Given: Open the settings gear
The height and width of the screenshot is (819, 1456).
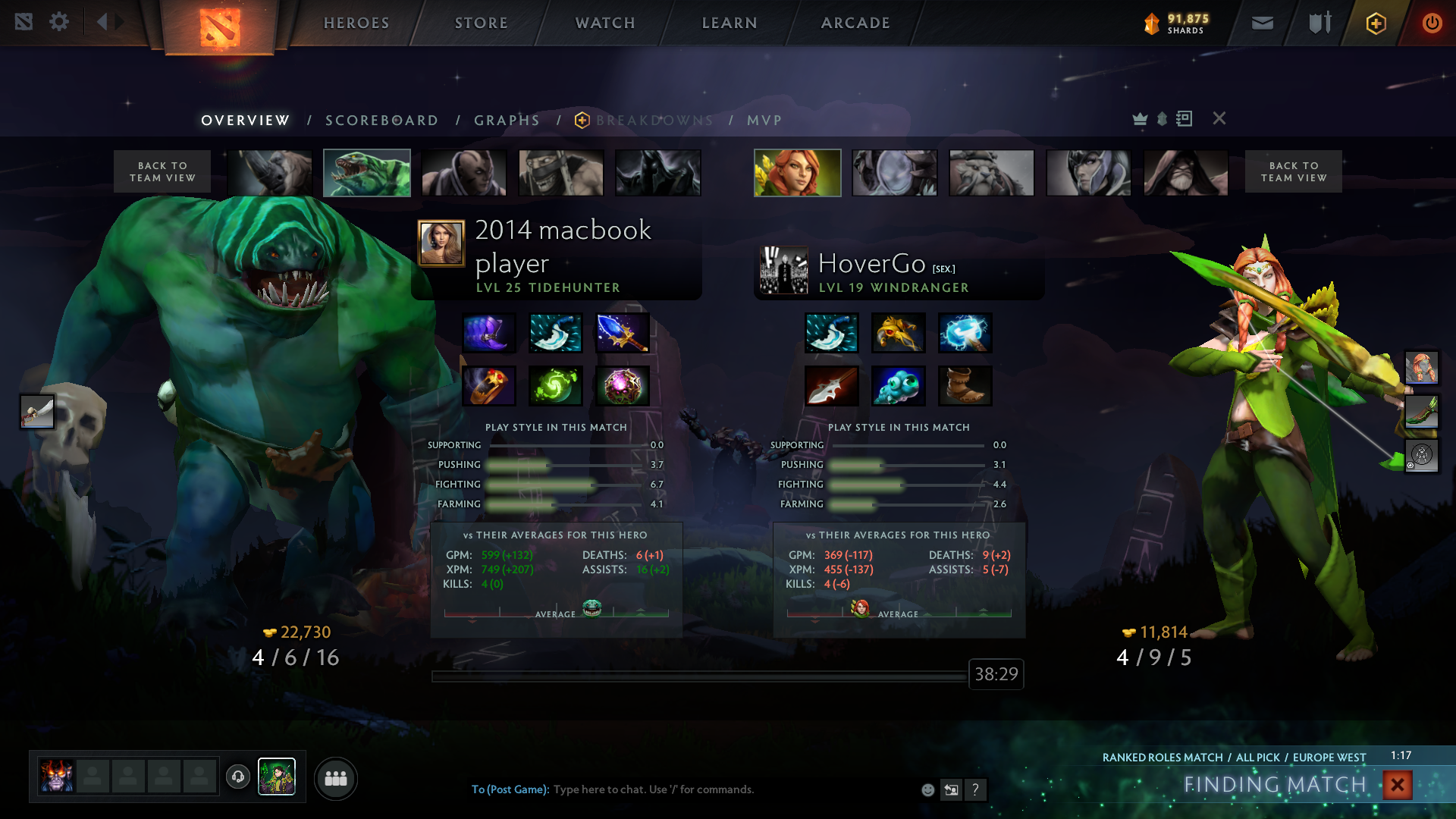Looking at the screenshot, I should [x=59, y=22].
